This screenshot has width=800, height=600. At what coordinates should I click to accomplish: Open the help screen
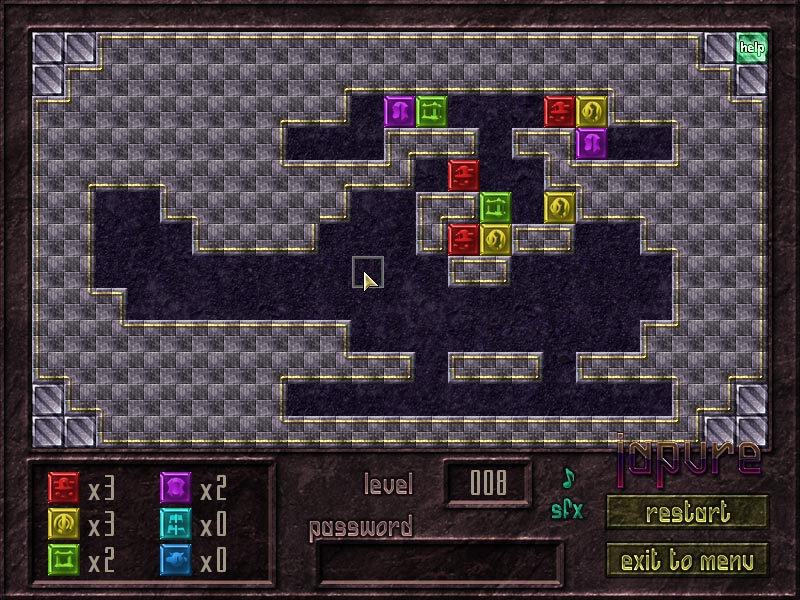tap(751, 46)
